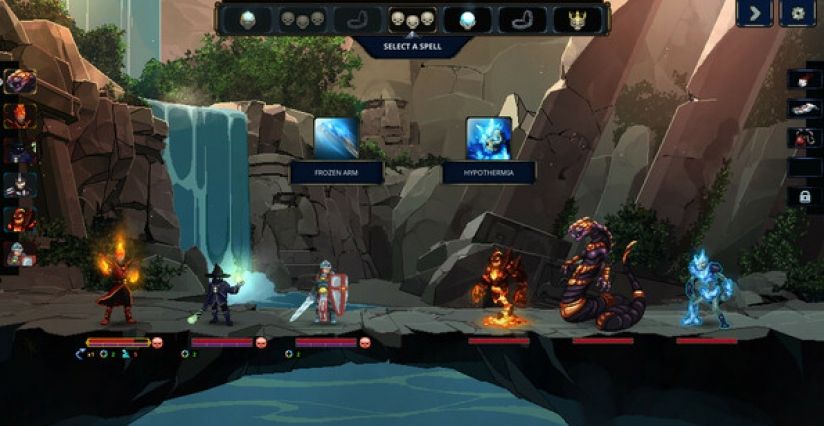Click the arrow skip button
Viewport: 824px width, 426px height.
[754, 13]
